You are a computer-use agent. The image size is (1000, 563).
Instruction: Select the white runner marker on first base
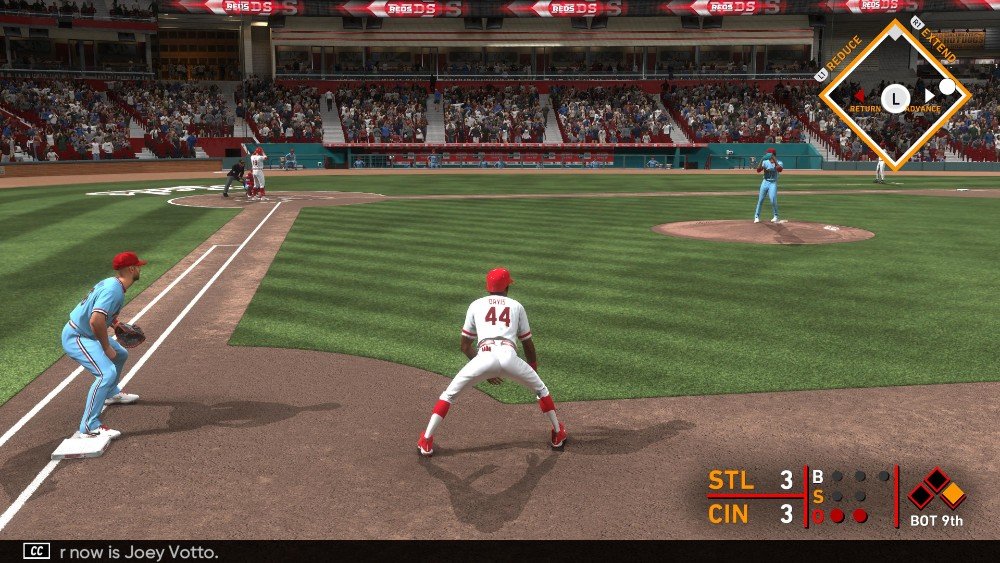click(947, 87)
